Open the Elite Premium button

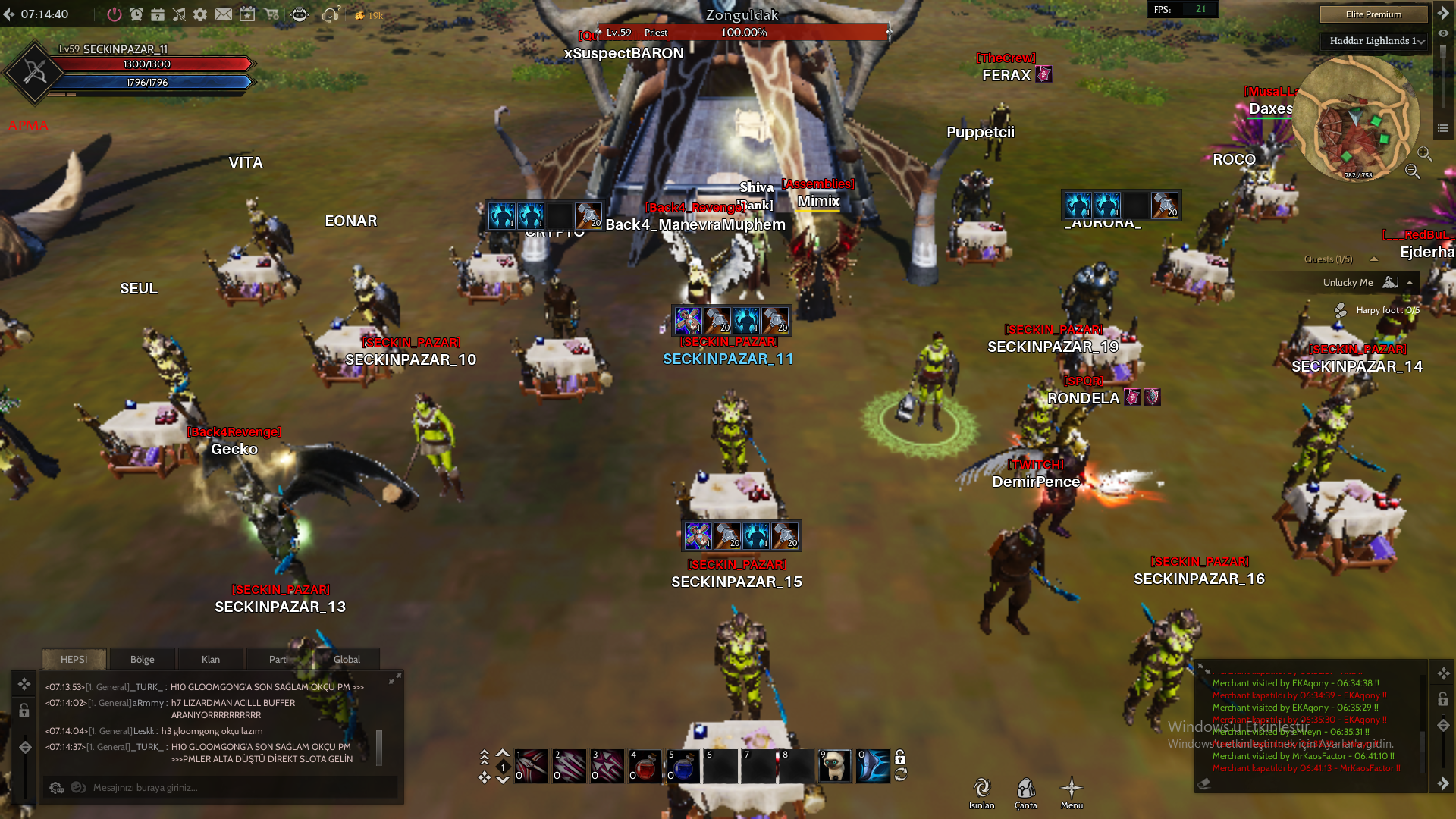point(1373,14)
